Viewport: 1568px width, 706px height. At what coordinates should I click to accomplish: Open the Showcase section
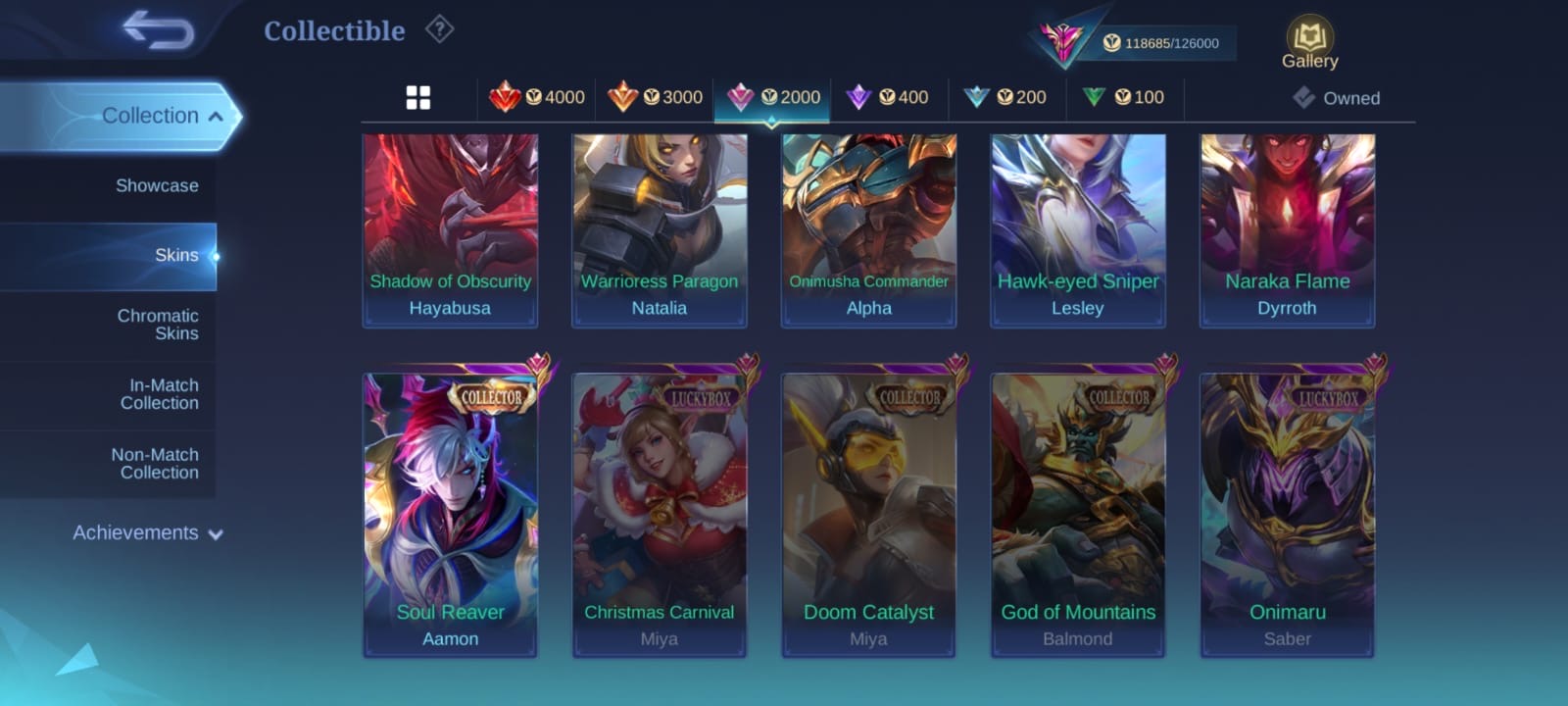point(157,185)
